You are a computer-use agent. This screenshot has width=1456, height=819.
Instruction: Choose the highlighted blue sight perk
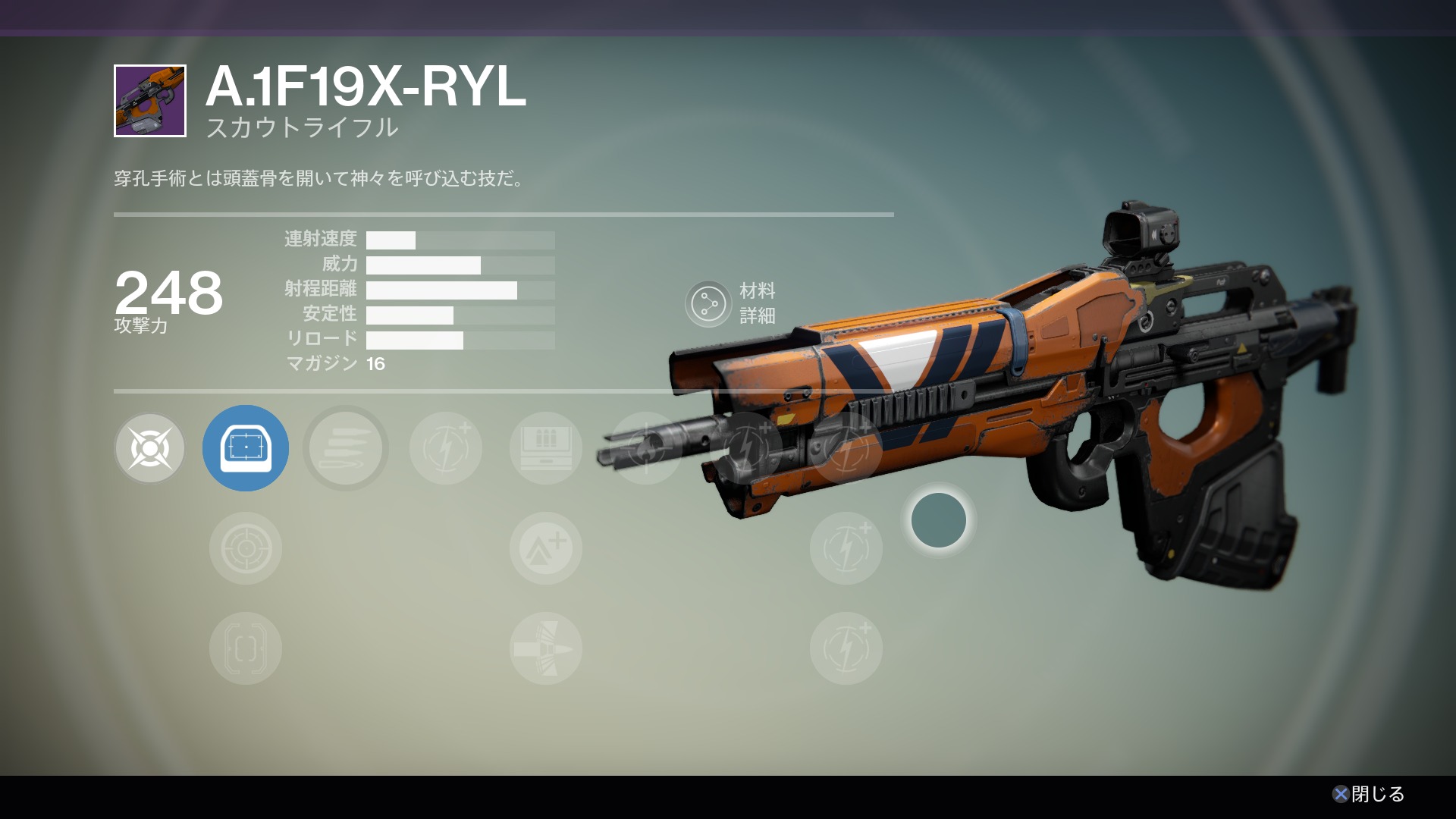coord(246,448)
